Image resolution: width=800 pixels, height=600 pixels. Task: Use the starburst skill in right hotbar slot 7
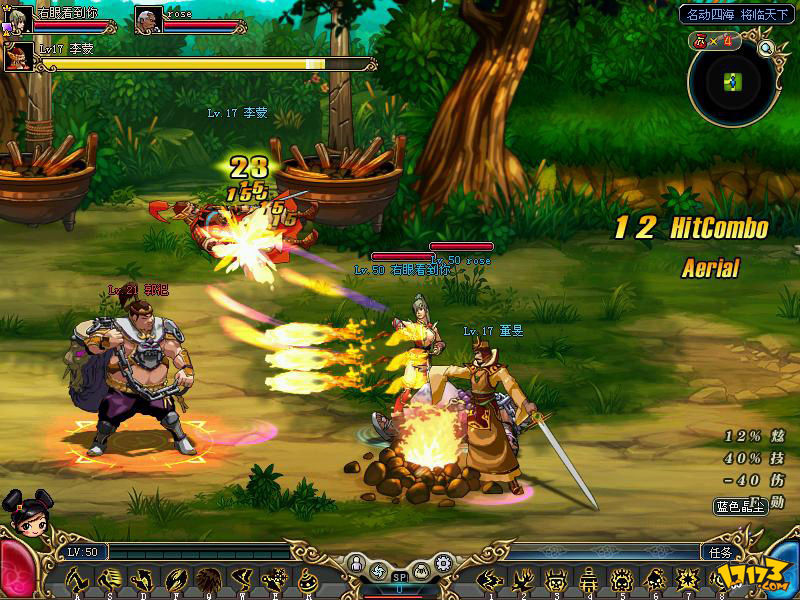tap(687, 579)
